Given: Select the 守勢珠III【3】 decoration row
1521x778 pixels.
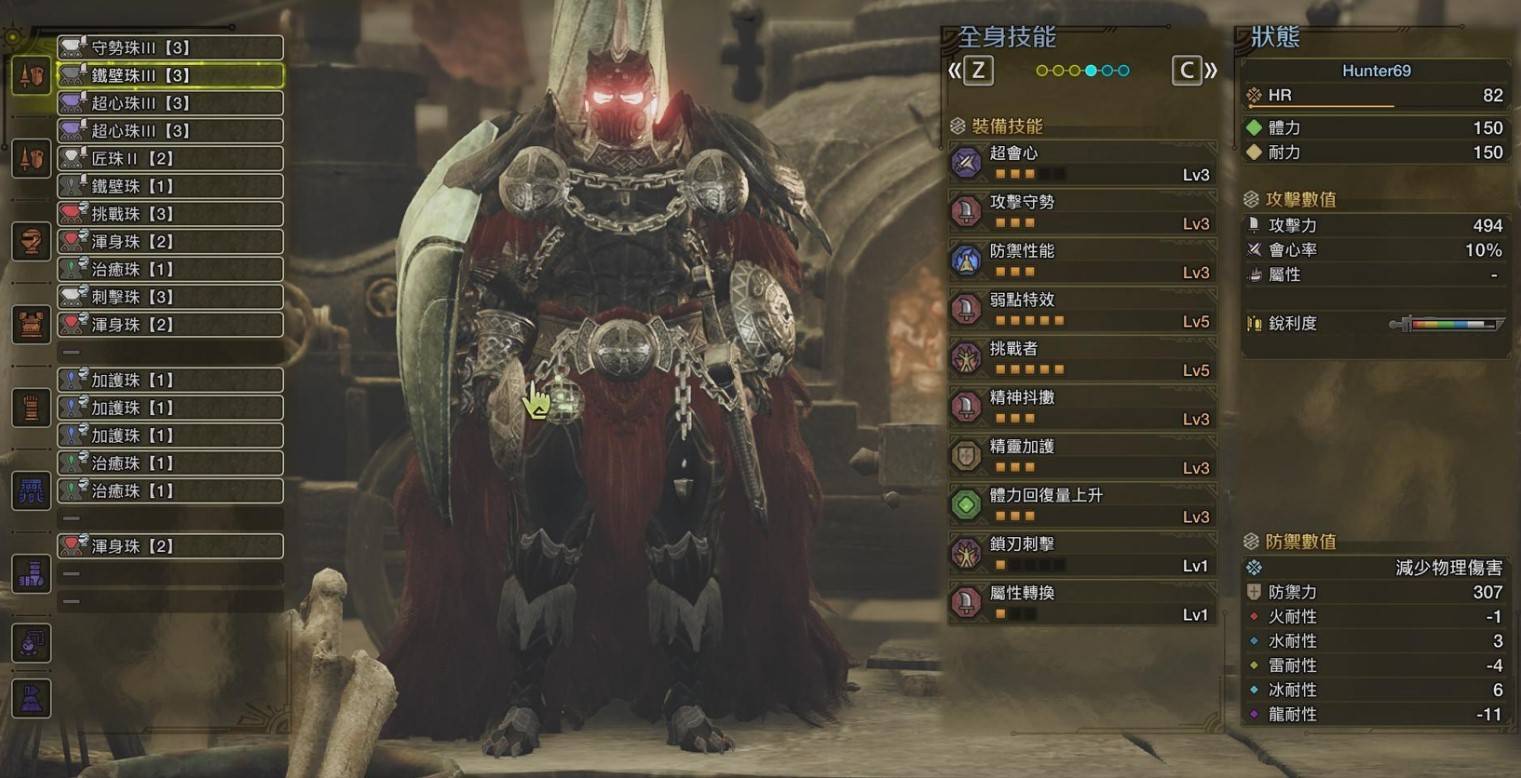Looking at the screenshot, I should [x=170, y=47].
